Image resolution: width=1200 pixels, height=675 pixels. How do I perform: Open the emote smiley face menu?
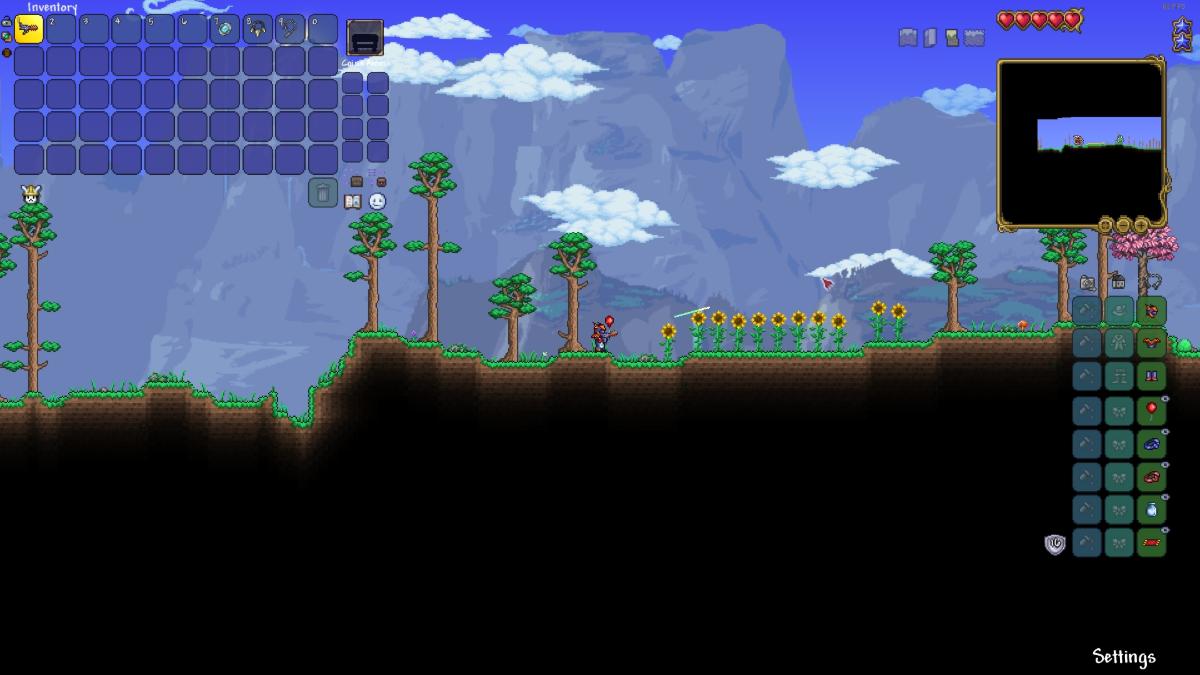point(377,202)
